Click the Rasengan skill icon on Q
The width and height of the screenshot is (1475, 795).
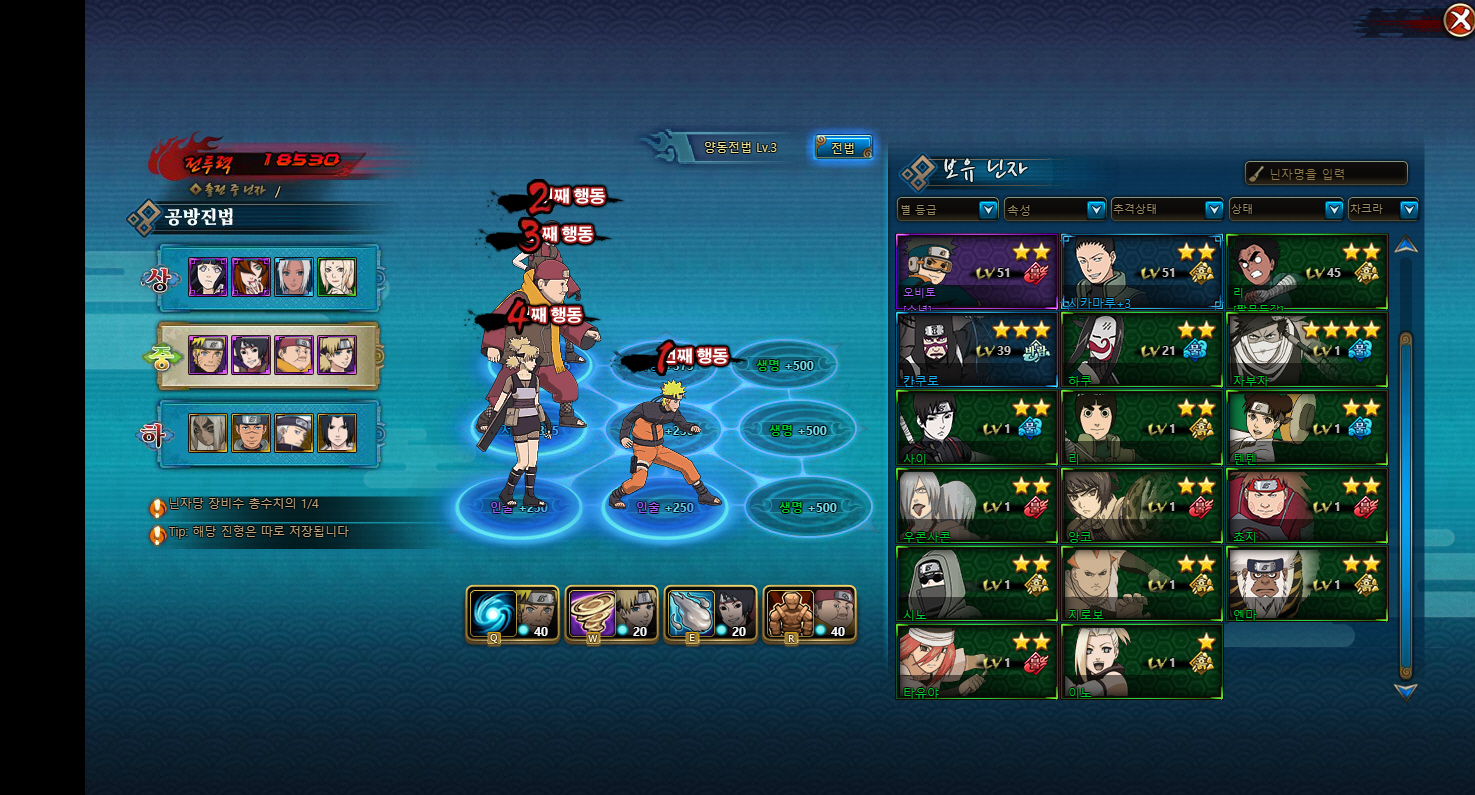pyautogui.click(x=493, y=612)
